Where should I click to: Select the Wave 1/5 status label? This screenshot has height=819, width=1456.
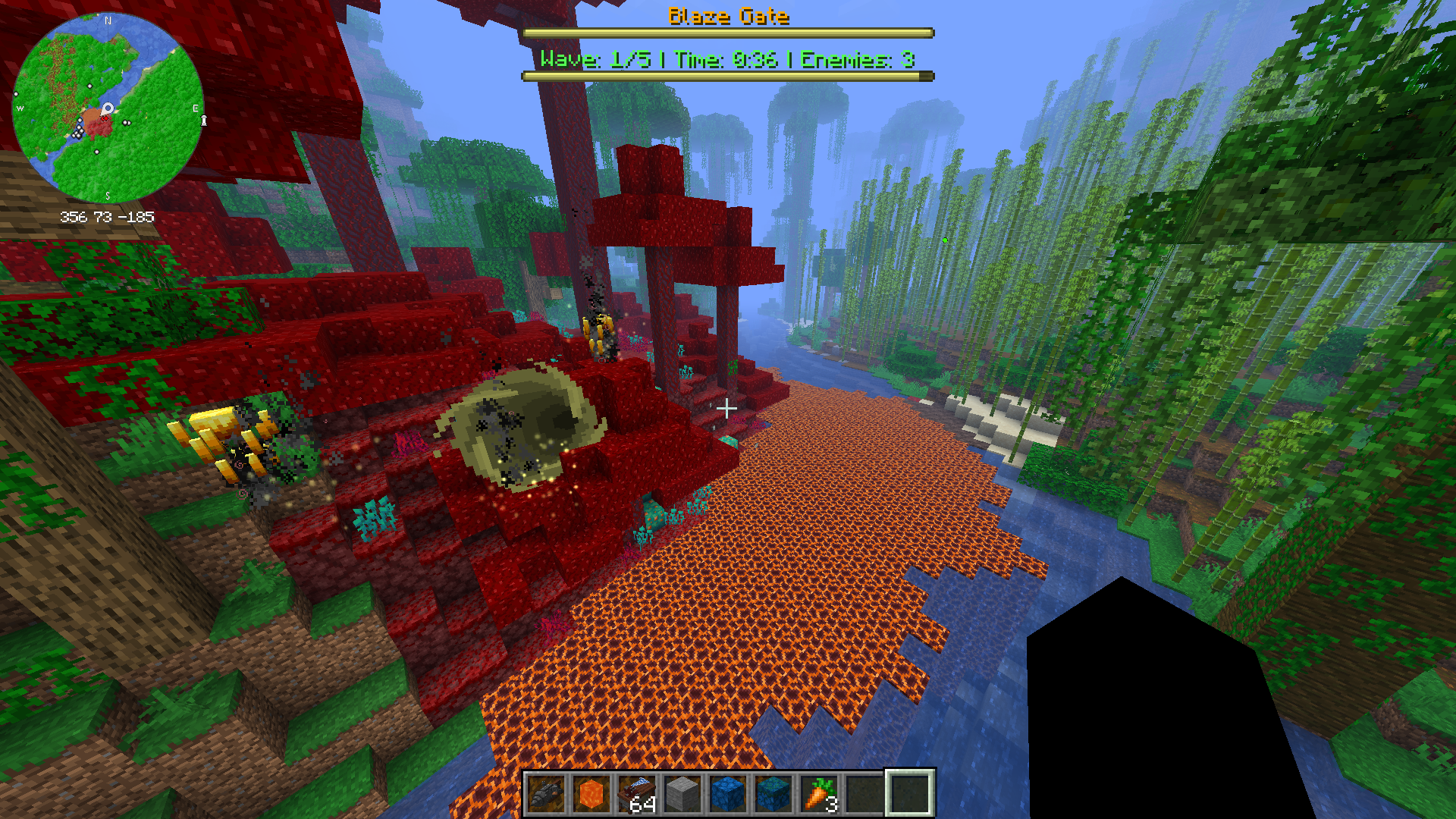tap(596, 59)
